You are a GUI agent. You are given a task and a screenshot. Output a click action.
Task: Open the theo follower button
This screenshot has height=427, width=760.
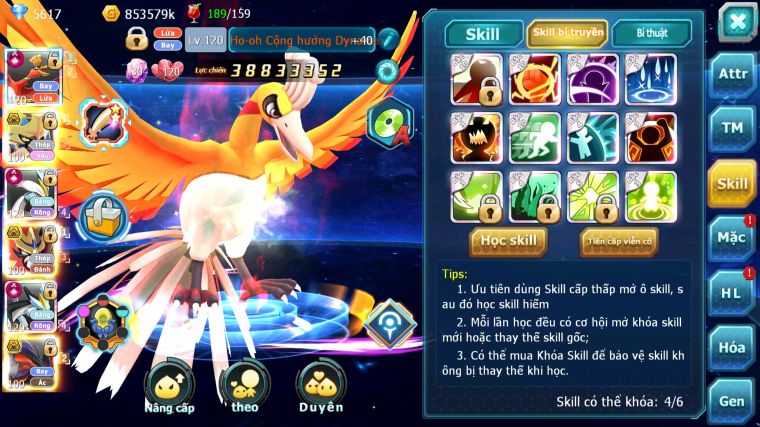point(243,387)
